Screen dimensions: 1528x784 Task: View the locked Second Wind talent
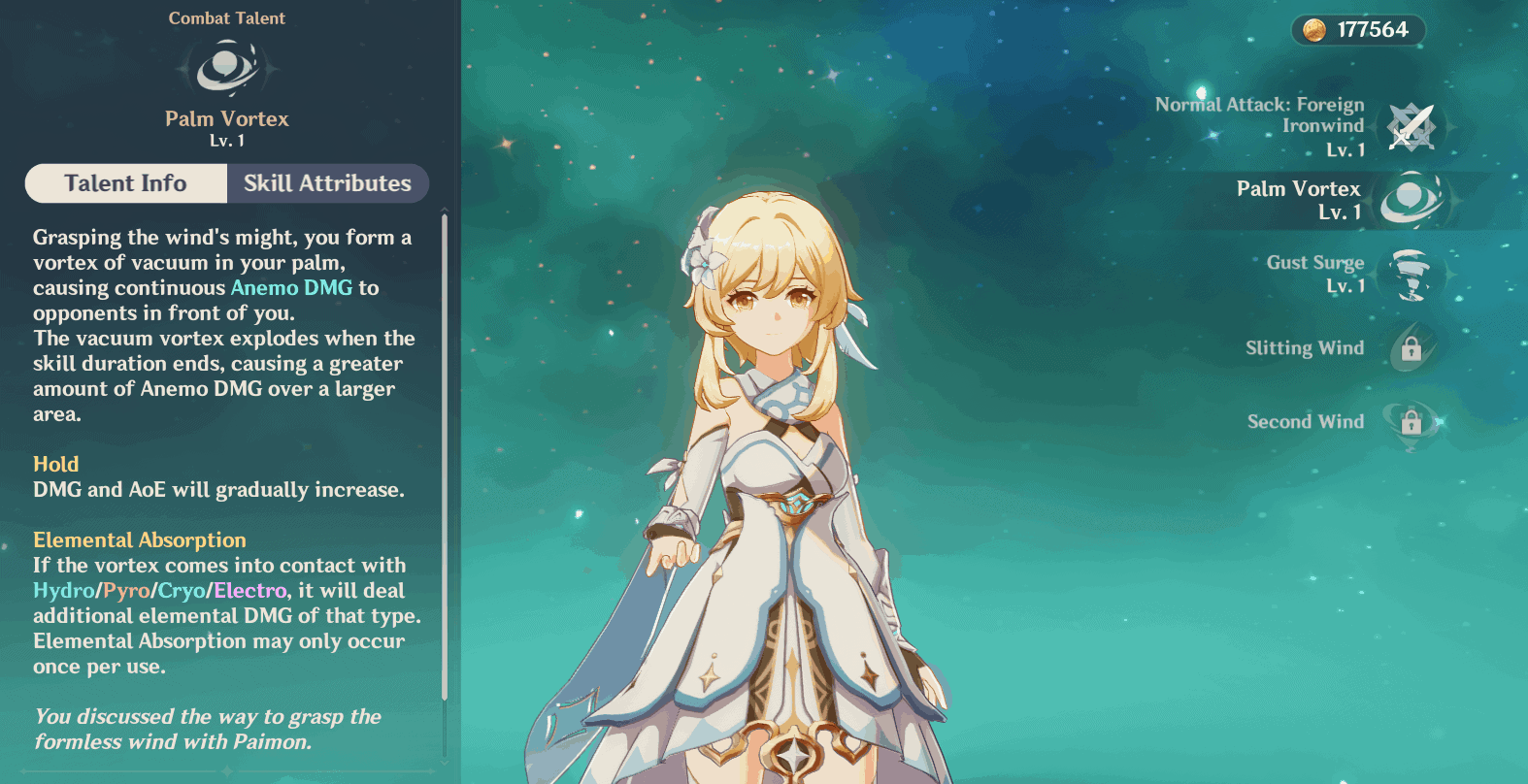click(x=1411, y=422)
